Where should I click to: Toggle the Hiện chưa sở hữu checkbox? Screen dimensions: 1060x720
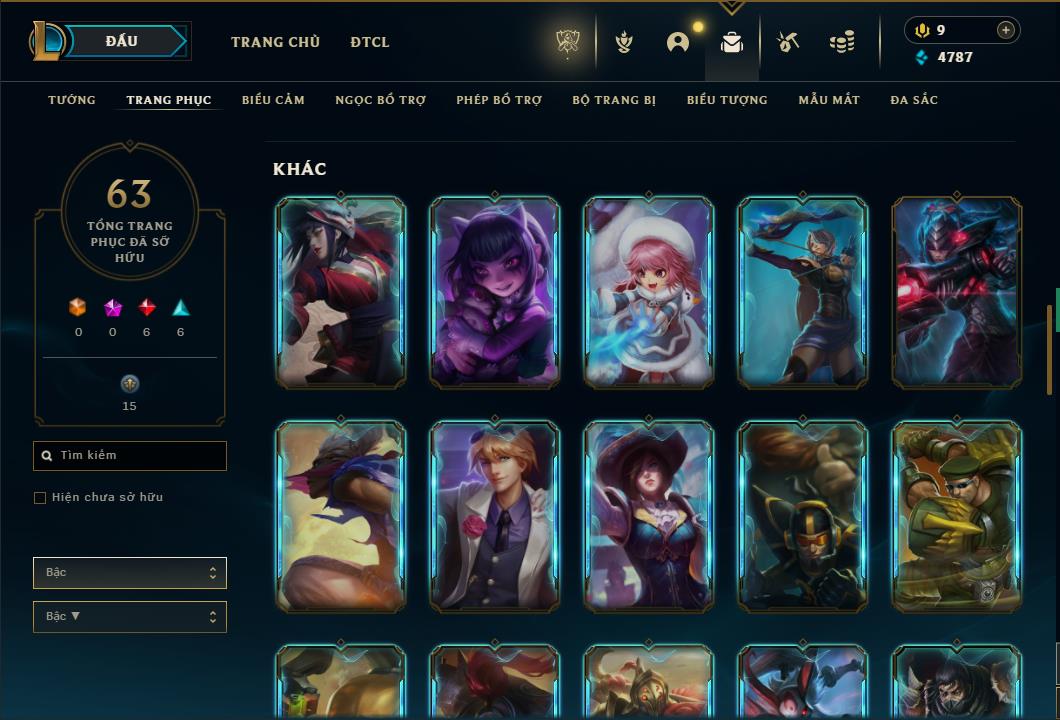click(40, 498)
